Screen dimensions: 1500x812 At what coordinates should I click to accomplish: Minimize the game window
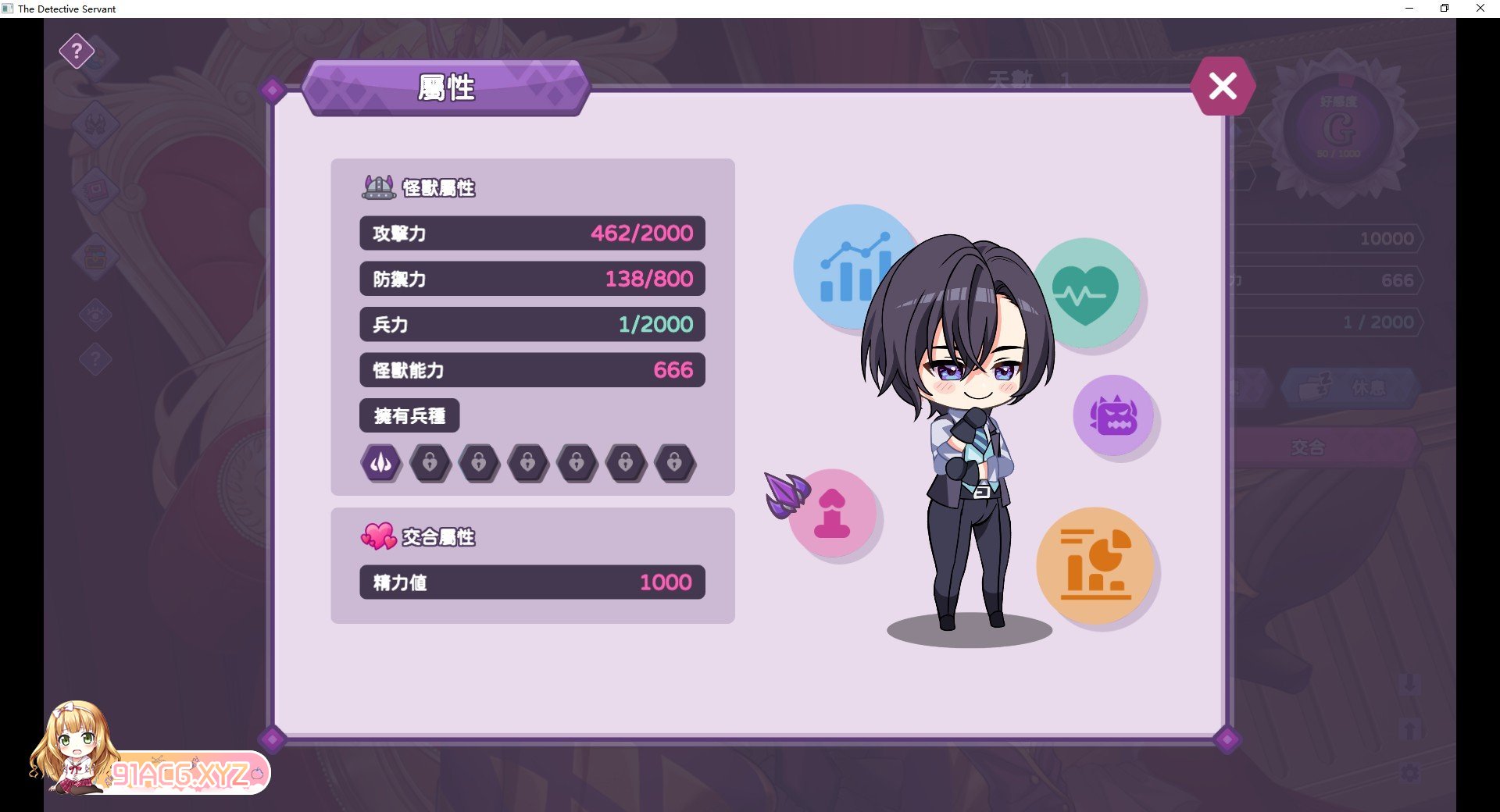click(x=1409, y=9)
